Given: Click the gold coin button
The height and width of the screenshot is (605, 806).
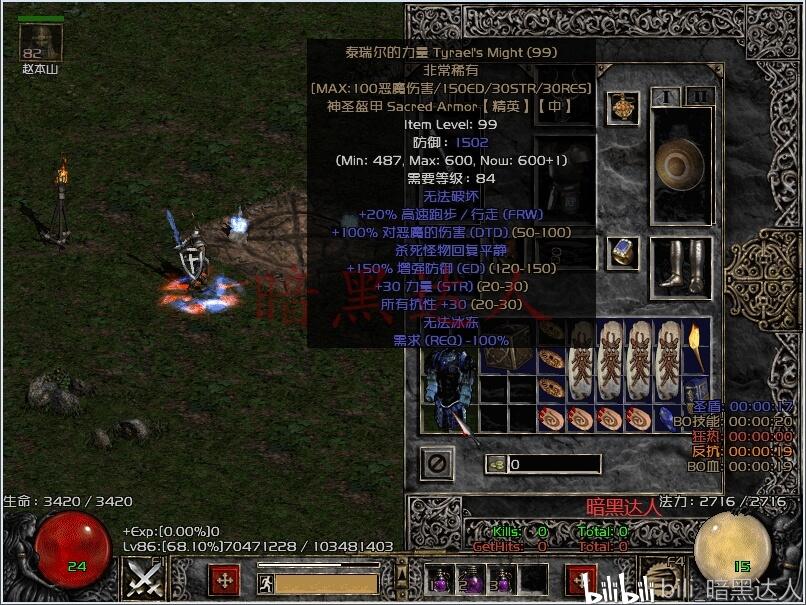Looking at the screenshot, I should point(497,464).
